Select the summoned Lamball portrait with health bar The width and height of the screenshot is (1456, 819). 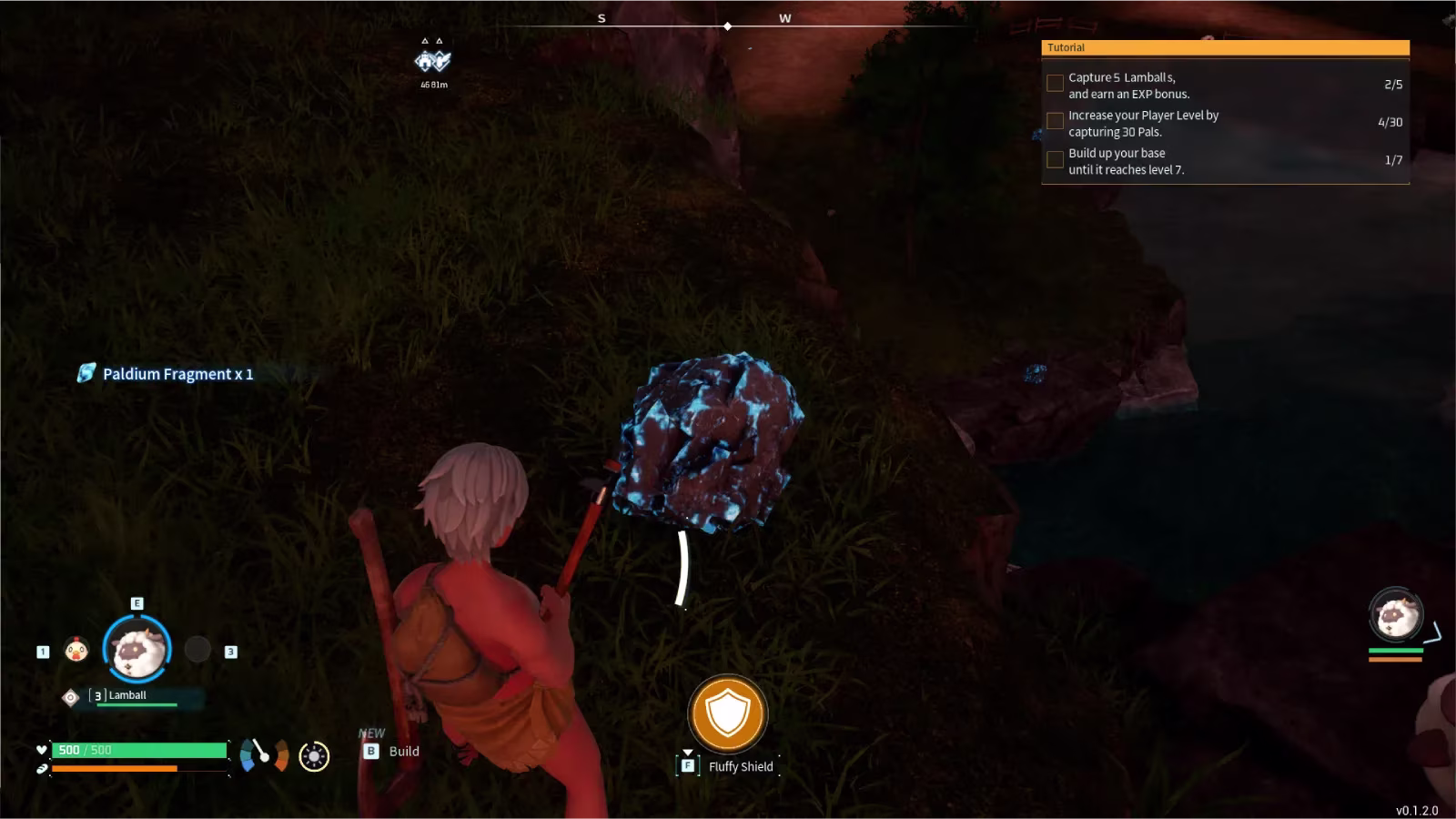[1396, 616]
